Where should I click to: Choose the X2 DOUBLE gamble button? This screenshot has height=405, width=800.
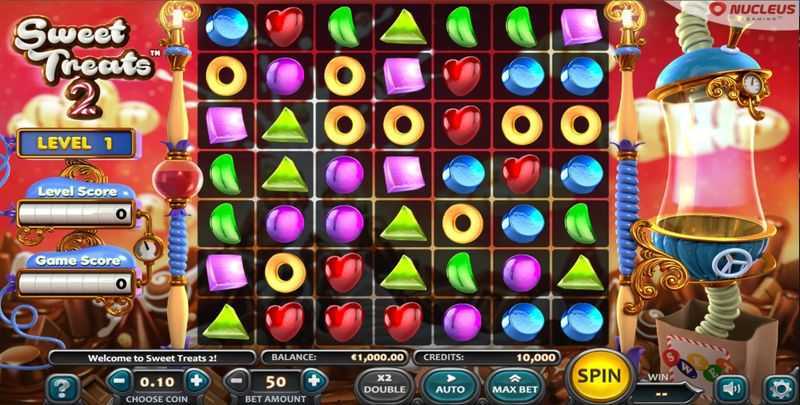pyautogui.click(x=386, y=383)
